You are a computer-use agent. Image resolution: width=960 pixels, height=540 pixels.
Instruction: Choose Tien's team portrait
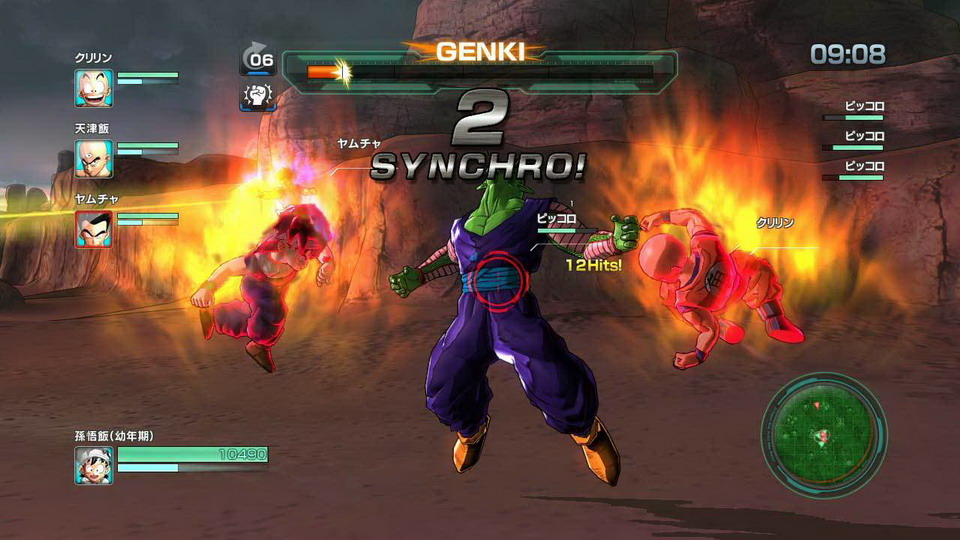click(x=93, y=158)
